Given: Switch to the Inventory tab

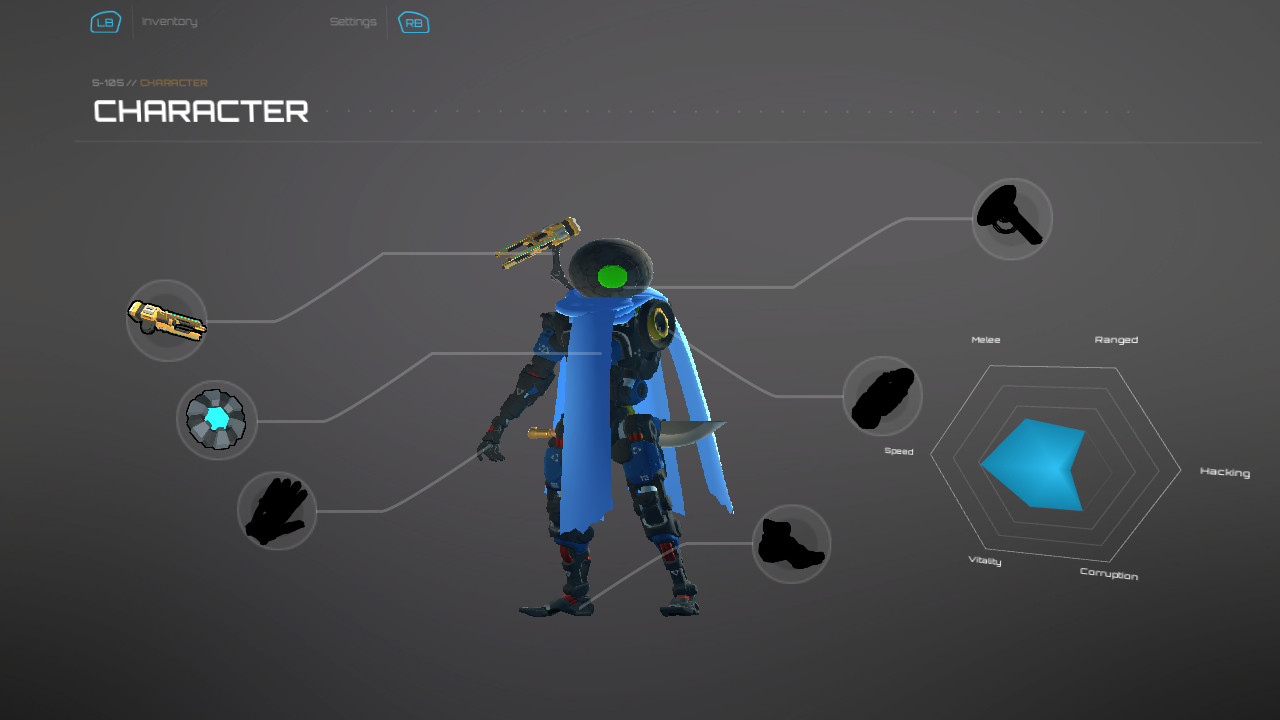Looking at the screenshot, I should [x=169, y=21].
